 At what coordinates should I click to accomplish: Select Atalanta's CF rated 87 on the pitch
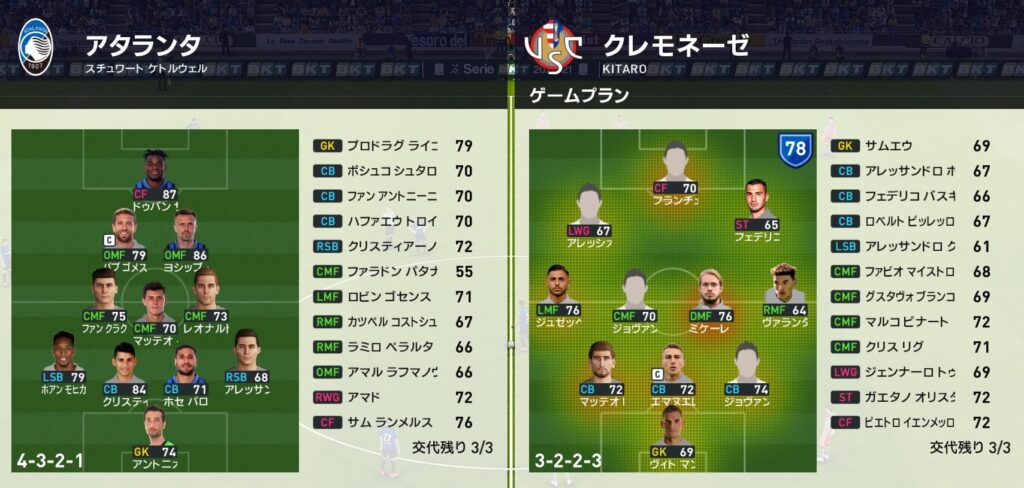tap(154, 180)
